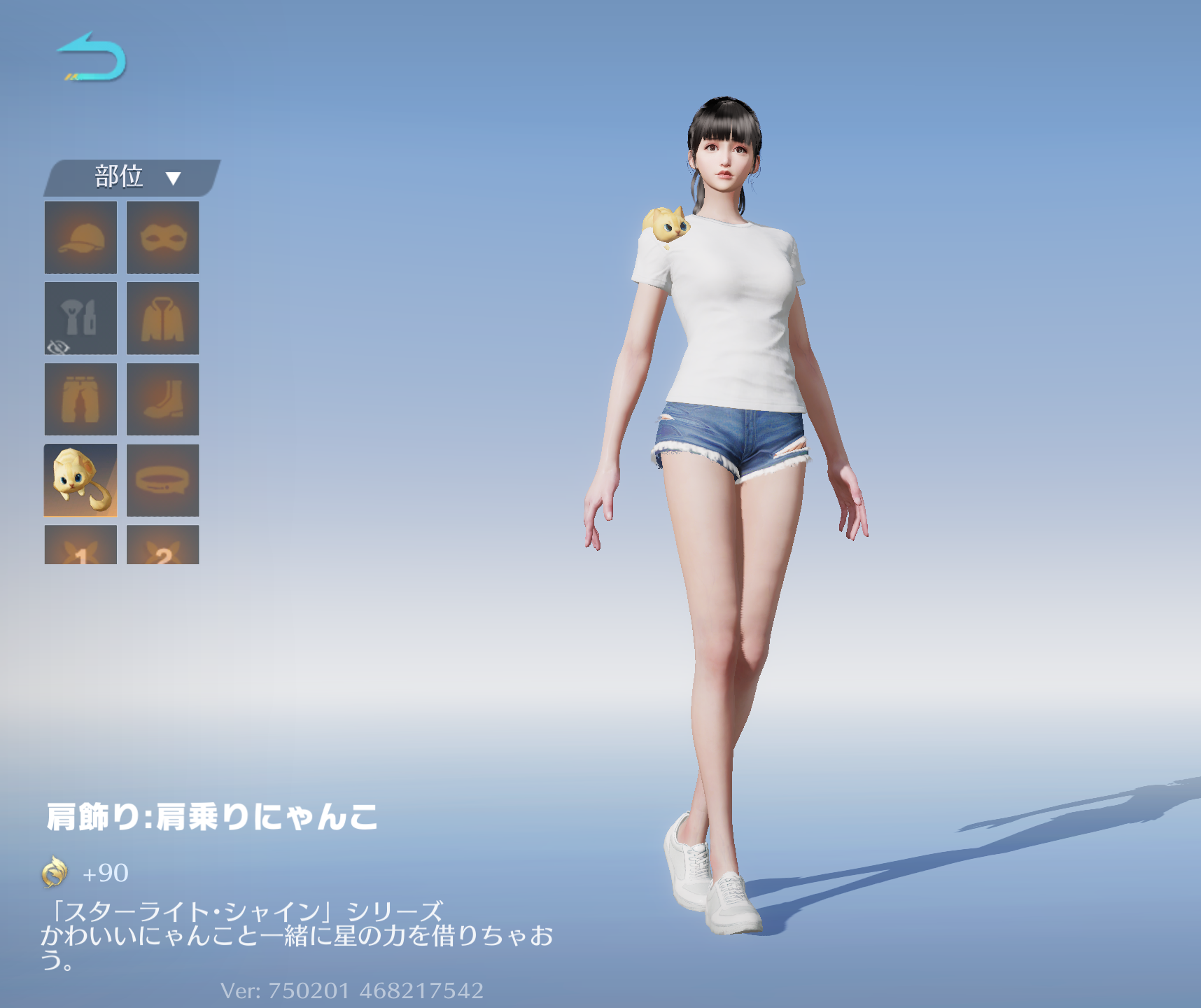Select the cap headwear slot
Screen dimensions: 1201x1008
[80, 237]
